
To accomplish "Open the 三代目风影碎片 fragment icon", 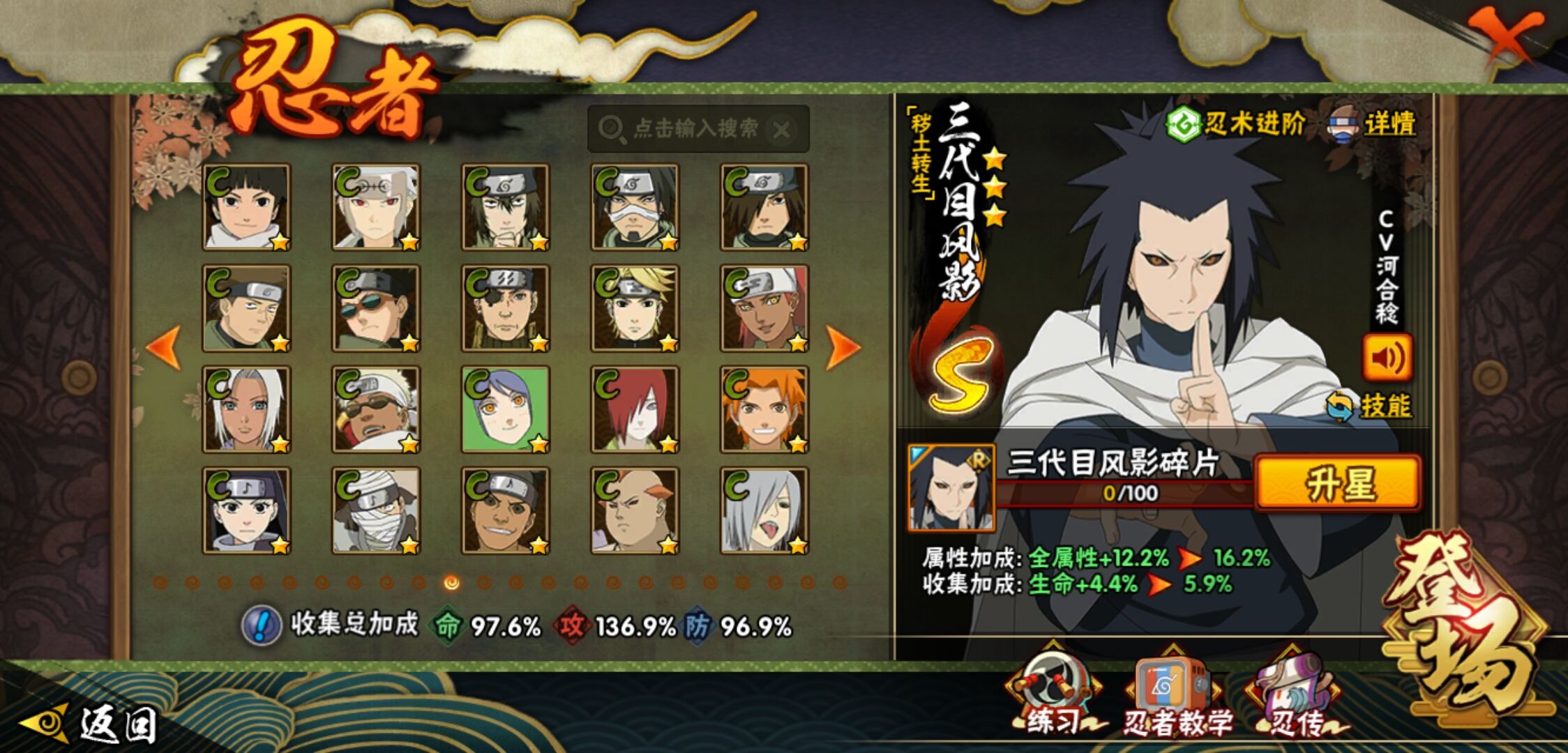I will (x=951, y=487).
